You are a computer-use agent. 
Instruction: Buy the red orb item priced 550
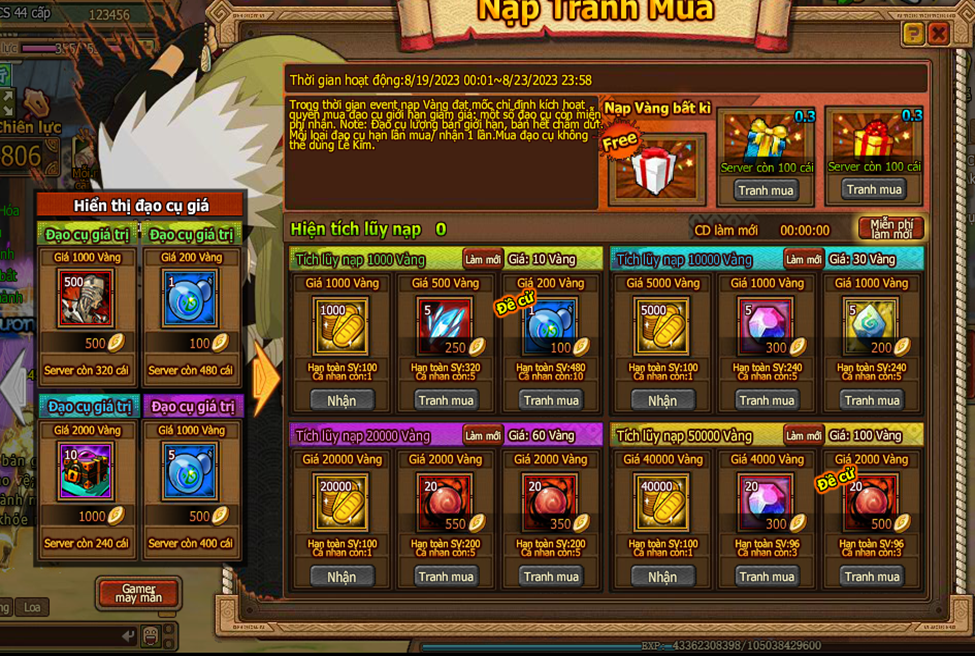446,577
